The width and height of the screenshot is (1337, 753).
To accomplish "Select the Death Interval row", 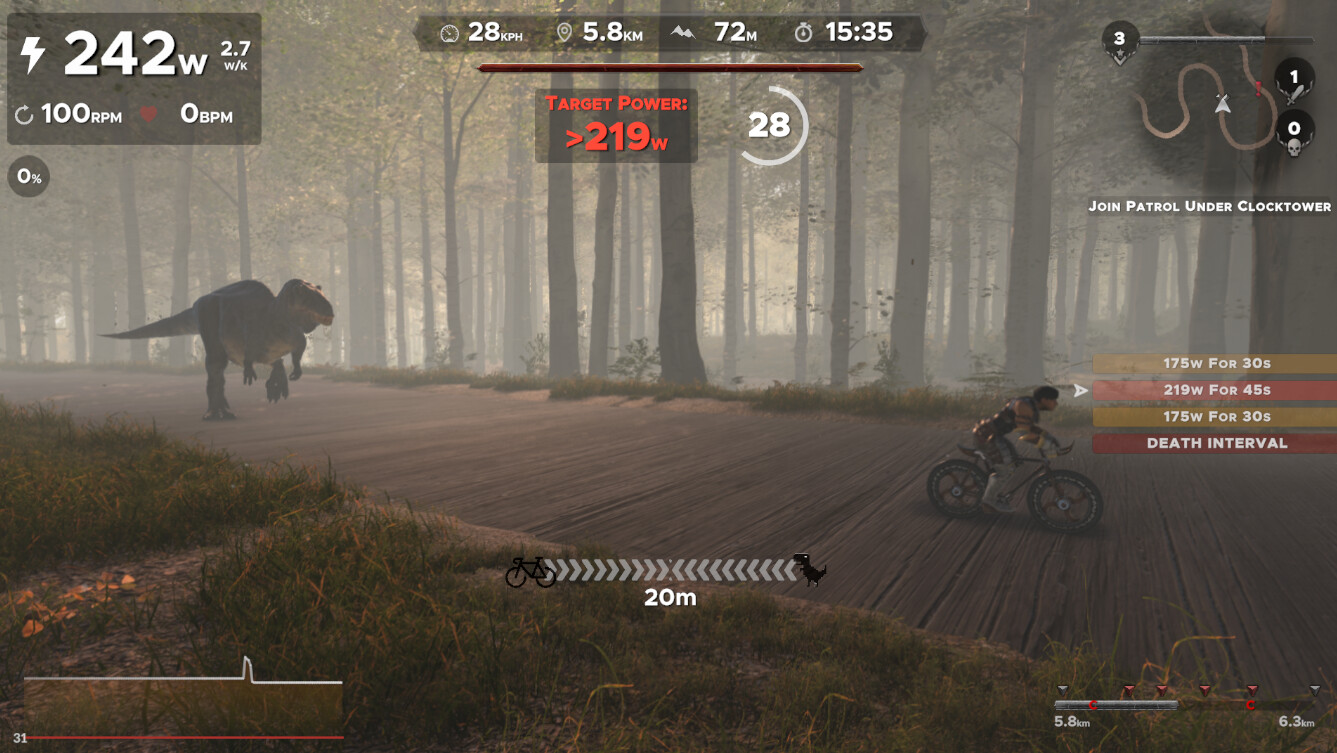I will 1215,443.
